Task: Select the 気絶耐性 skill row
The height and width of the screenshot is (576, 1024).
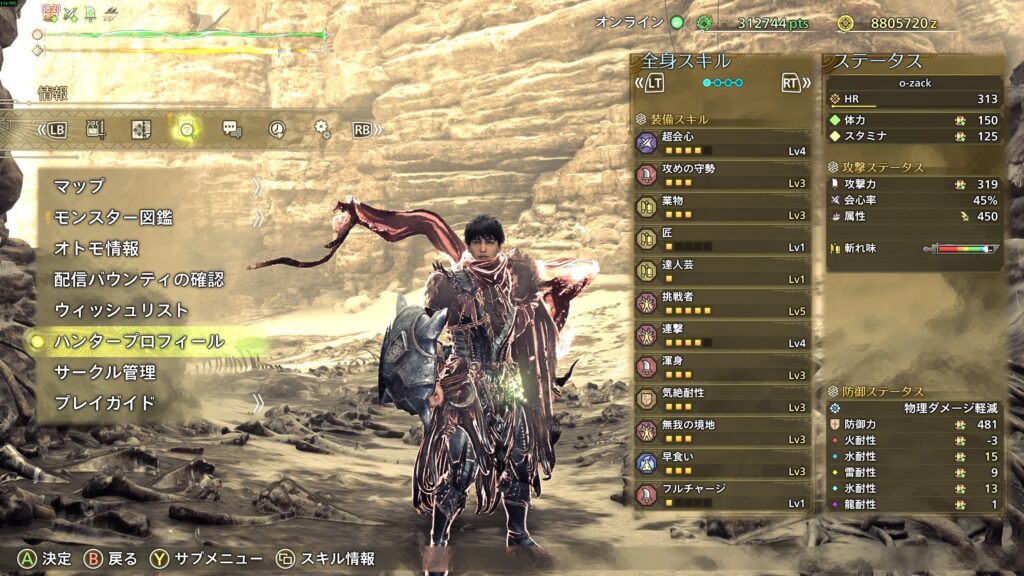Action: tap(722, 399)
